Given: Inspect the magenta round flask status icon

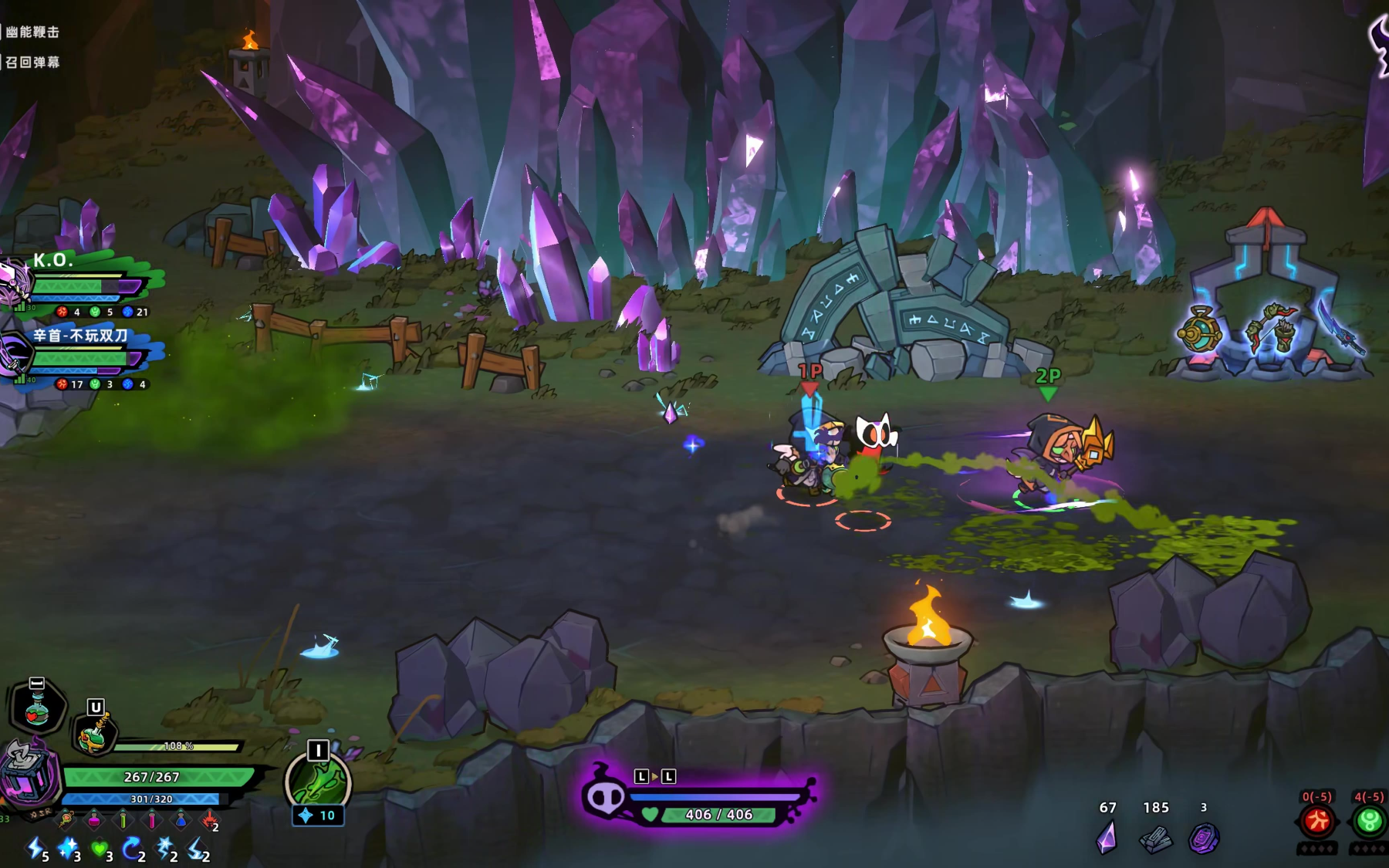Looking at the screenshot, I should [94, 819].
